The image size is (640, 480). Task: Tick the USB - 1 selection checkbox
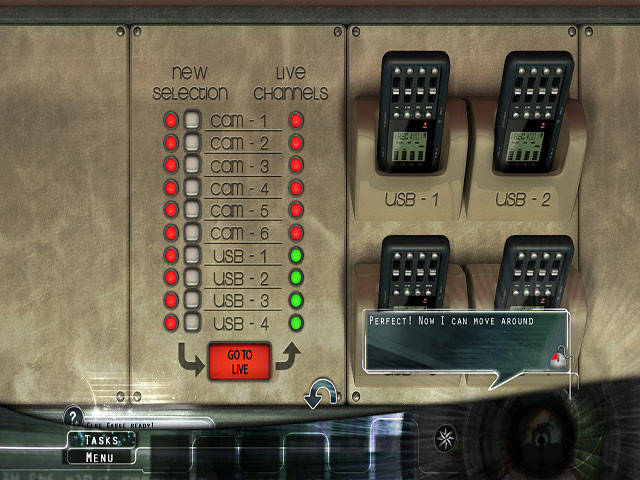(x=193, y=256)
